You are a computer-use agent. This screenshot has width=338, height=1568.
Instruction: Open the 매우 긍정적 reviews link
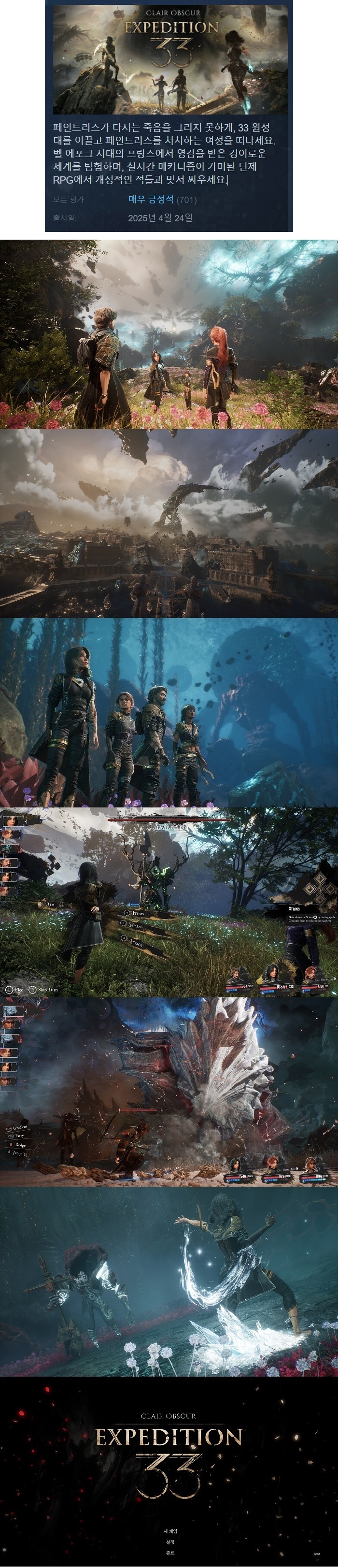pos(151,199)
